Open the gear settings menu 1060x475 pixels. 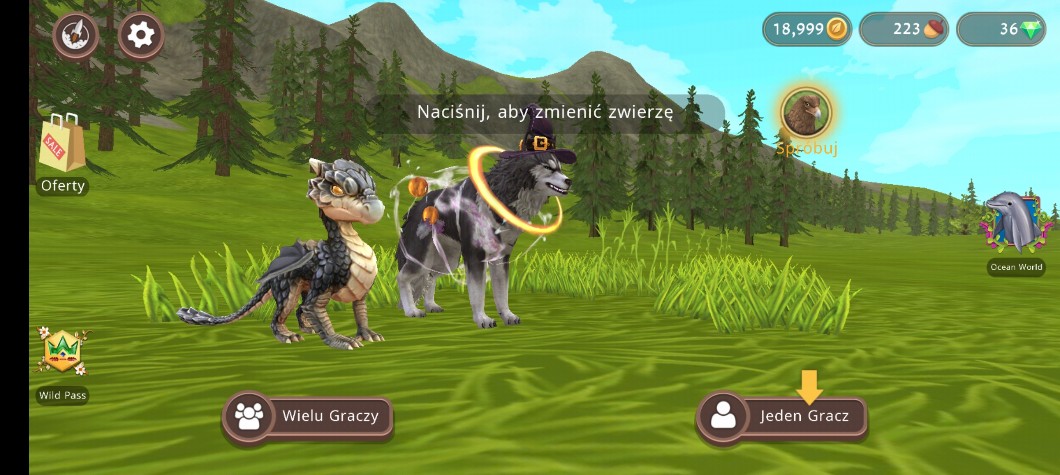141,35
